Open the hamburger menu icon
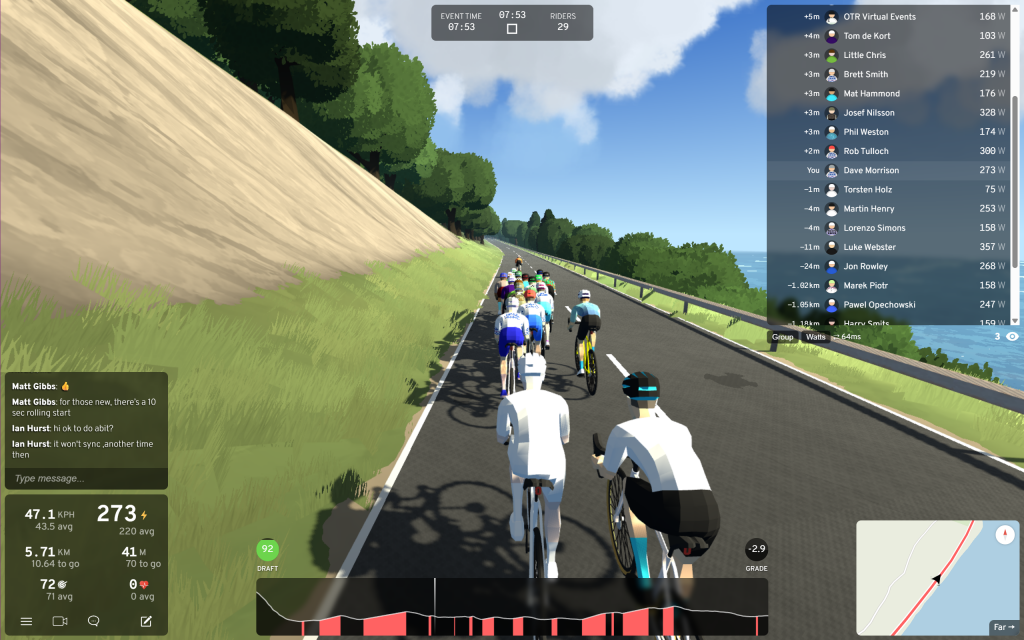 tap(26, 621)
